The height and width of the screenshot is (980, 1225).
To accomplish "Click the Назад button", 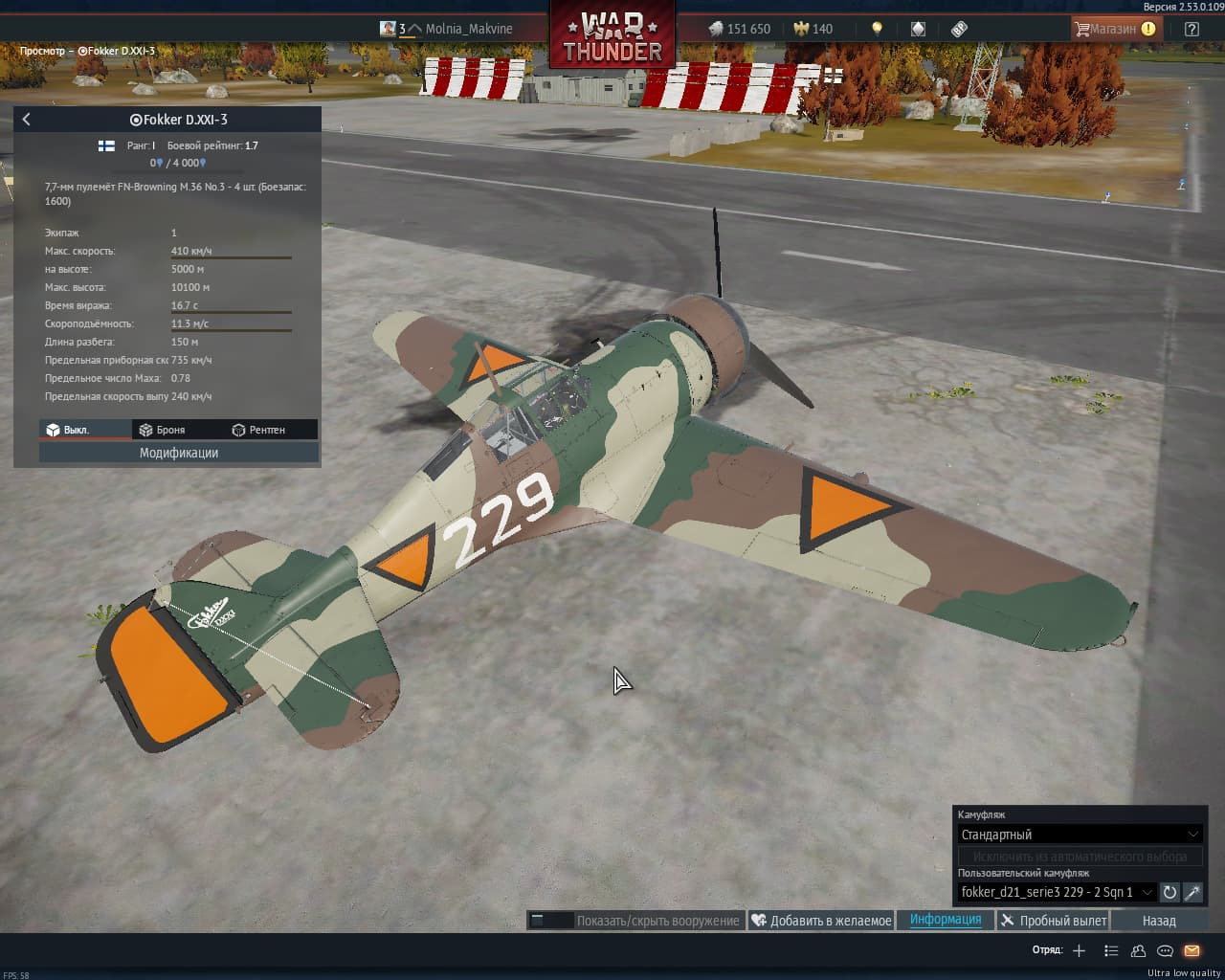I will pyautogui.click(x=1158, y=921).
